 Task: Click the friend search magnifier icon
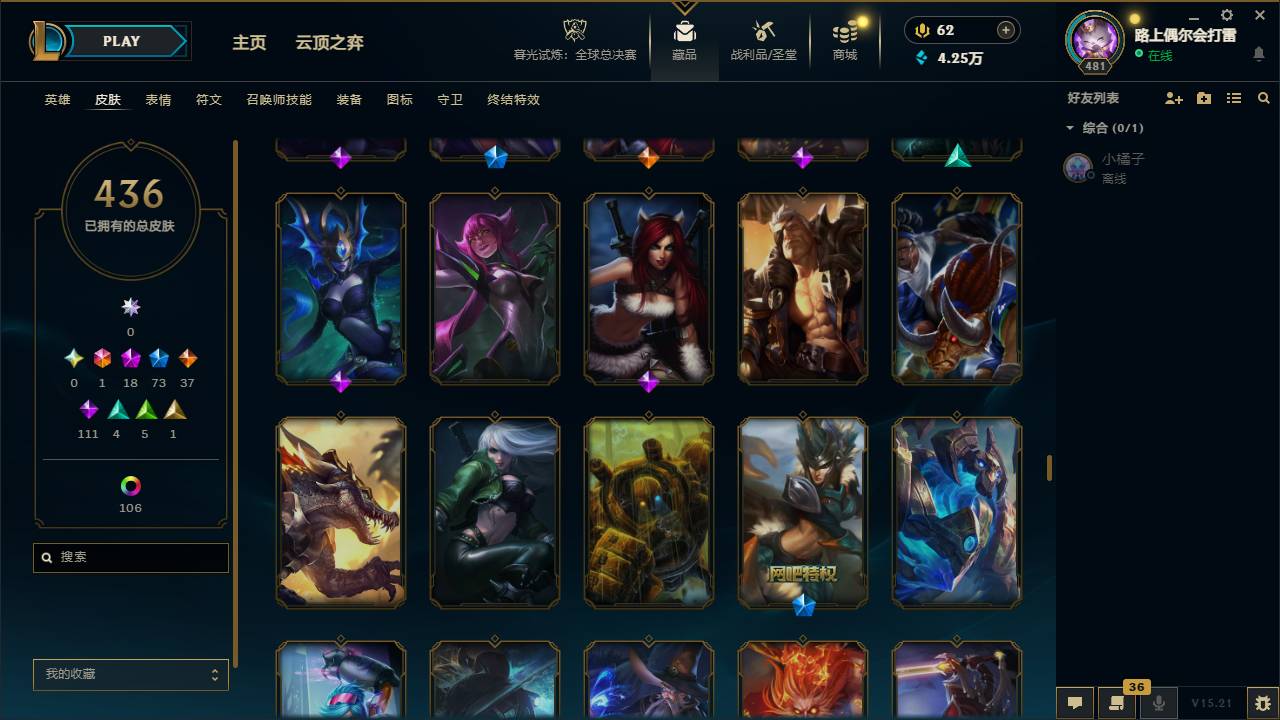coord(1263,98)
